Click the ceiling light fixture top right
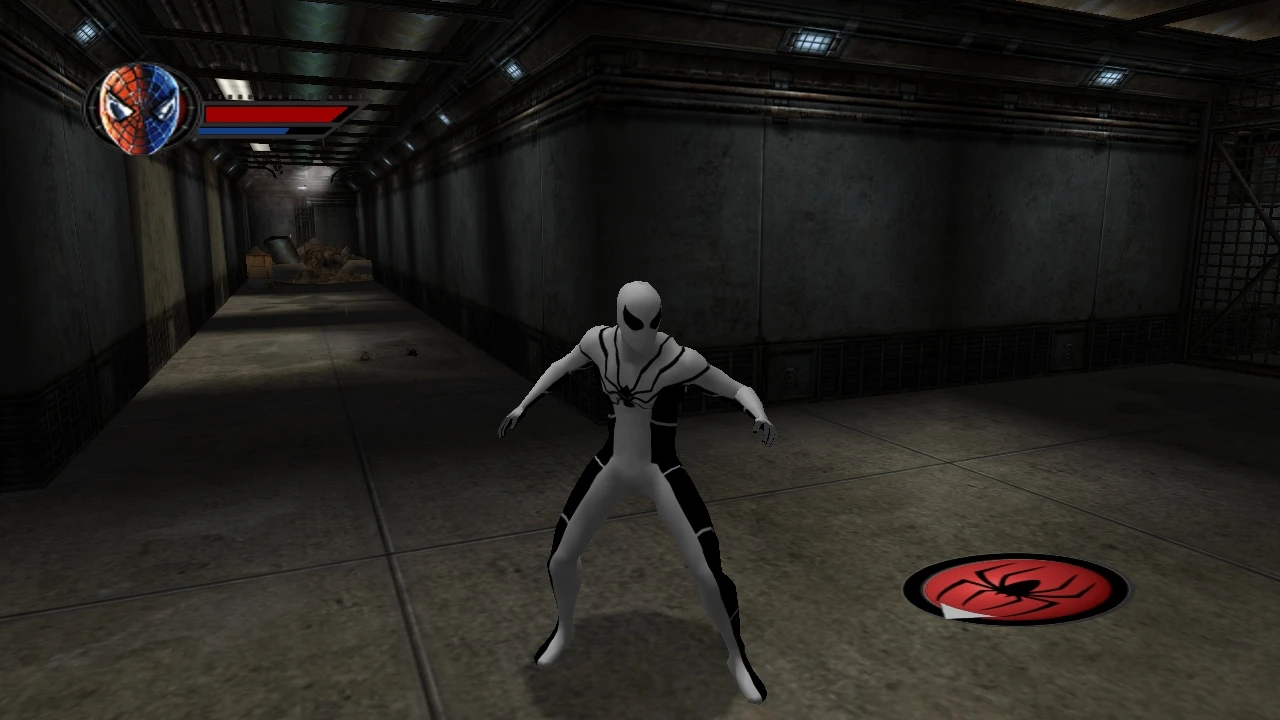The width and height of the screenshot is (1280, 720). click(x=1110, y=75)
